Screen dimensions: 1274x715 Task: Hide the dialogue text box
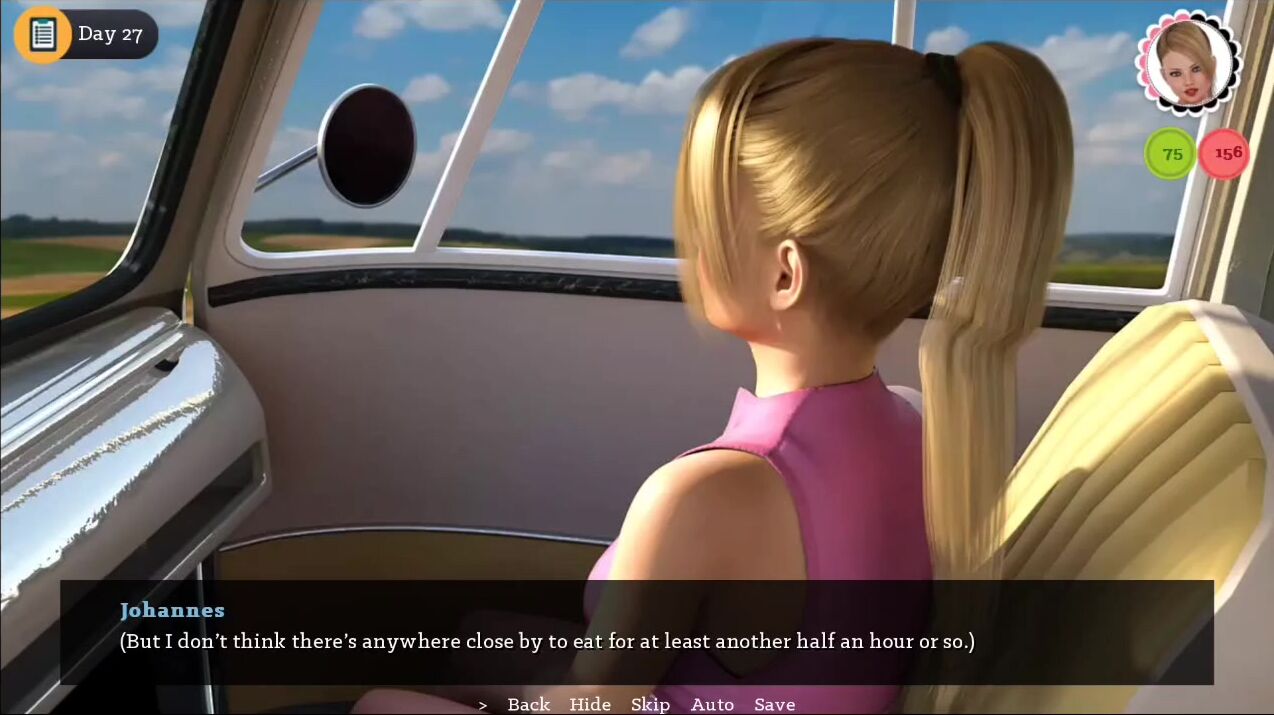tap(590, 704)
